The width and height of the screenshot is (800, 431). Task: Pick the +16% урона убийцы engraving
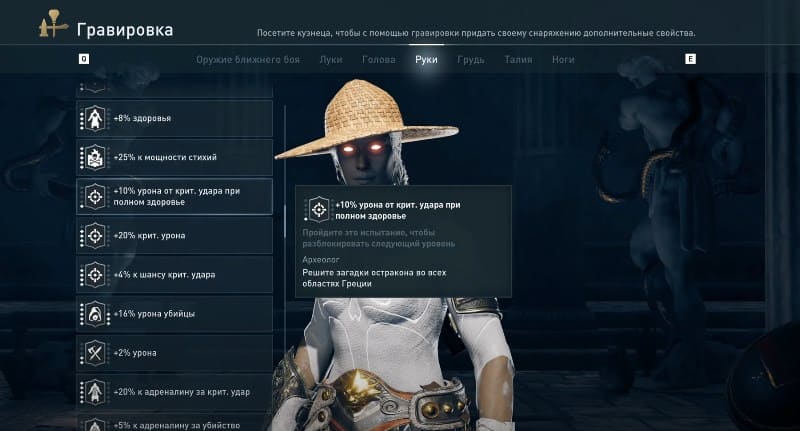click(x=175, y=313)
